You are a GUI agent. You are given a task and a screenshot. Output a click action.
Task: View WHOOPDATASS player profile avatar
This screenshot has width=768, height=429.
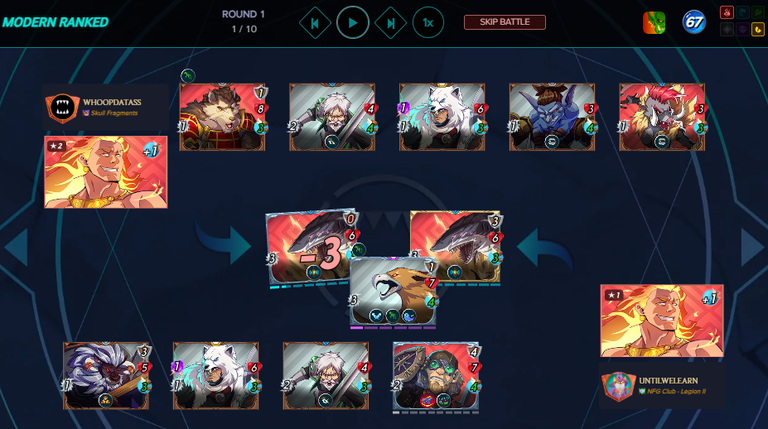pyautogui.click(x=62, y=109)
